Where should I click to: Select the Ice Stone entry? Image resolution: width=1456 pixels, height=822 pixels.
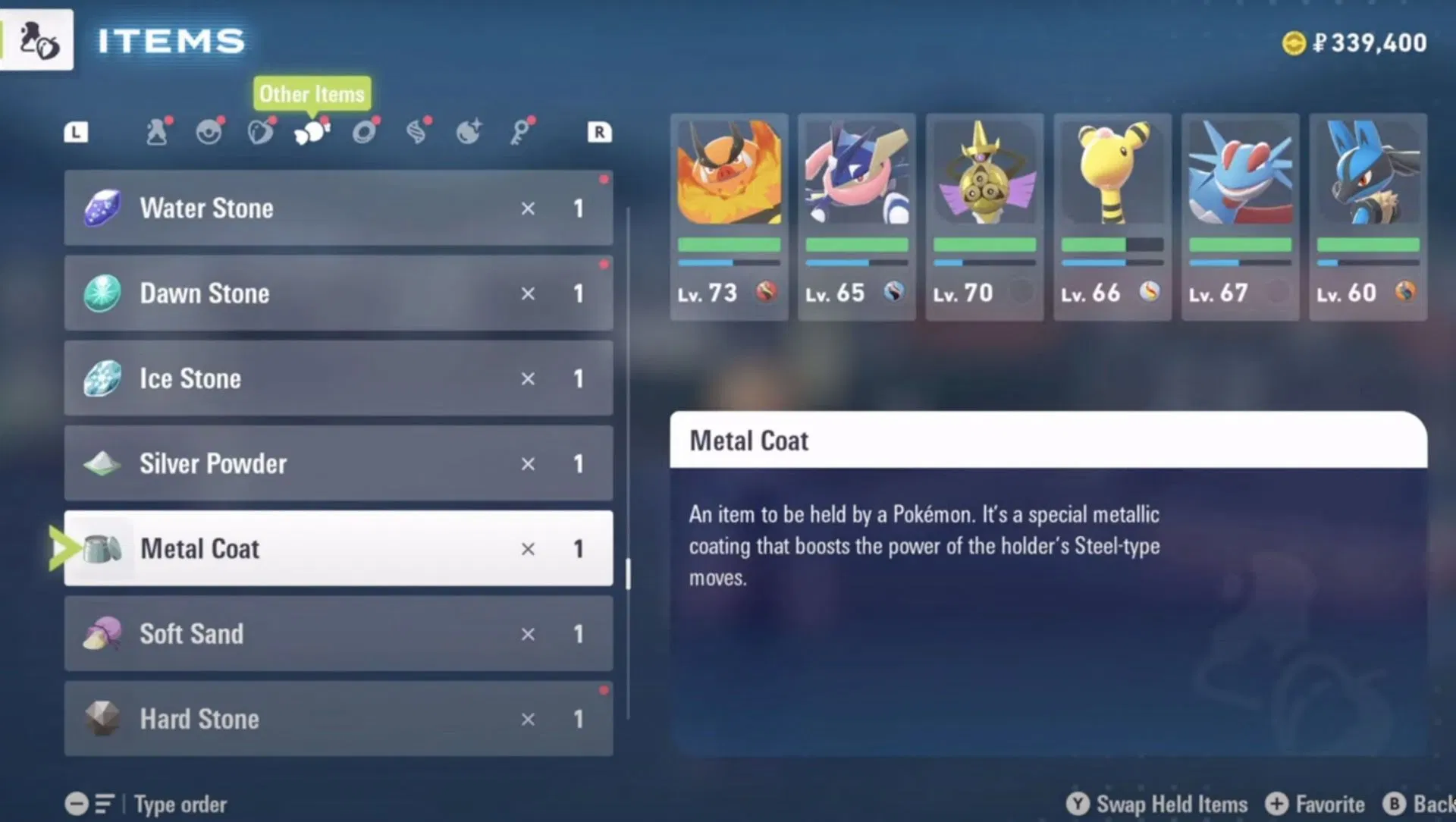[338, 378]
